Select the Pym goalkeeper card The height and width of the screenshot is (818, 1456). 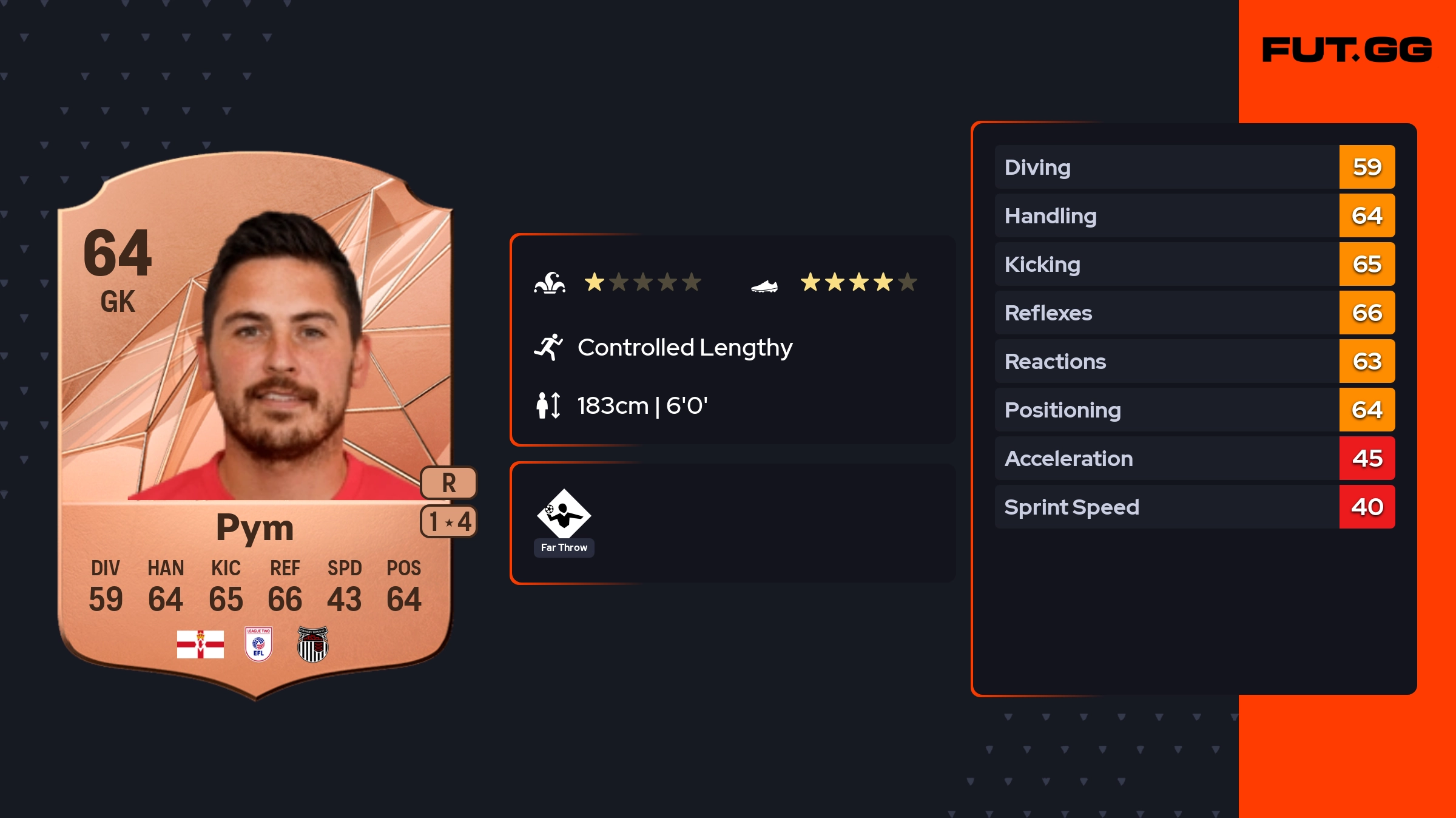tap(255, 425)
